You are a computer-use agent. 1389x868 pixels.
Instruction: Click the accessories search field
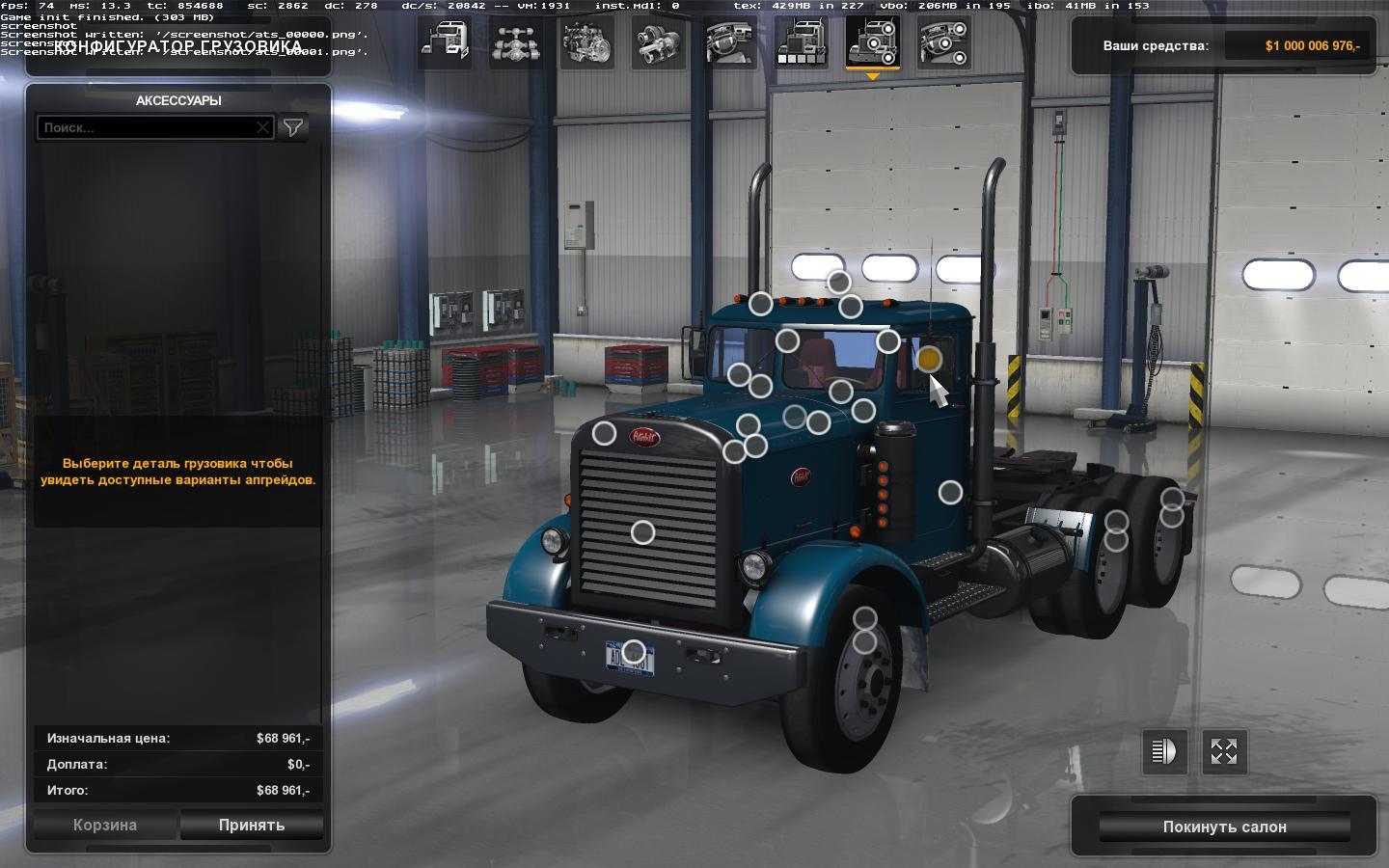pos(147,127)
